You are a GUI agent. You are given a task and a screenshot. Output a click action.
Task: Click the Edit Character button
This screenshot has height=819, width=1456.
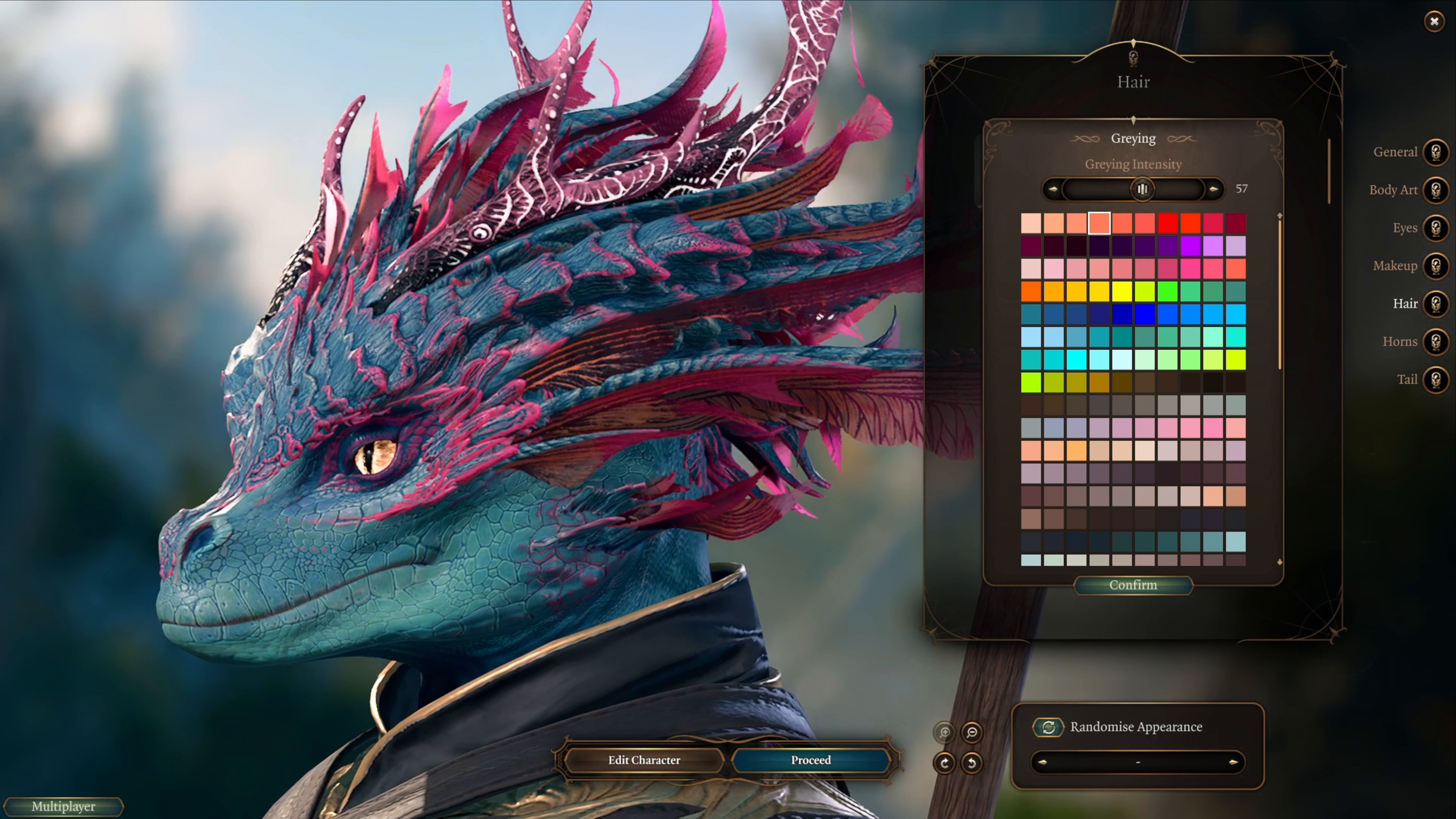644,760
